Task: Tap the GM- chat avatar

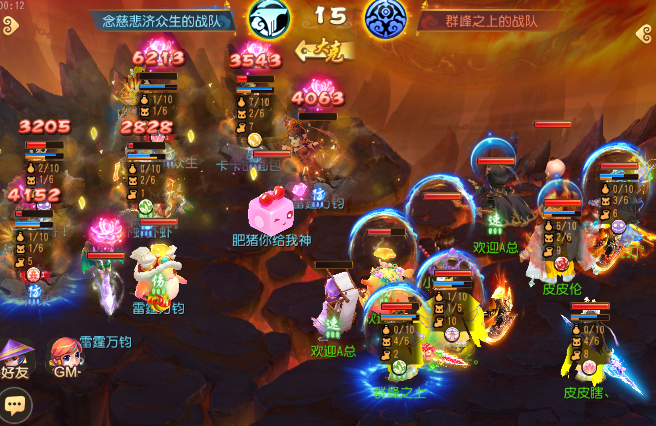Action: coord(66,357)
